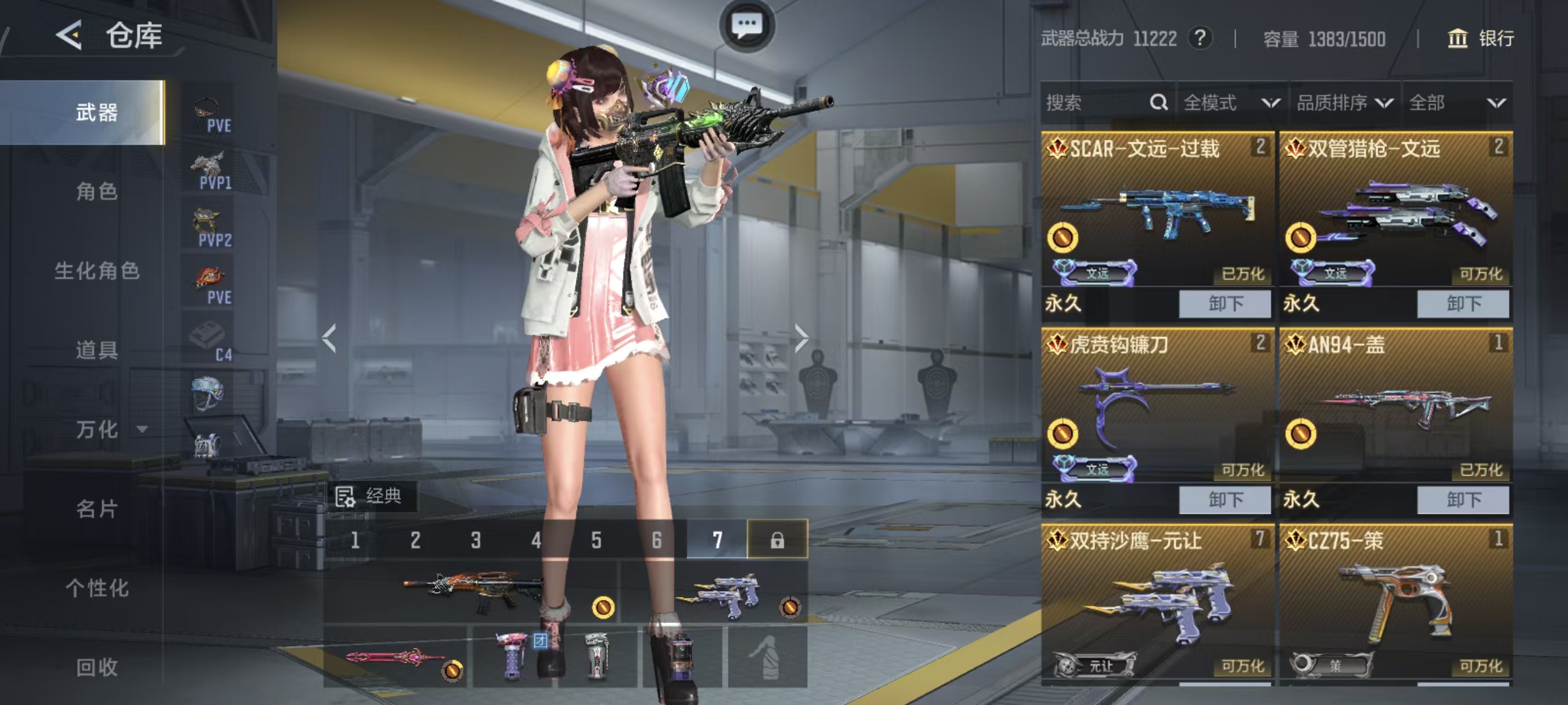Go back from the 仓库 screen
The image size is (1568, 705).
coord(69,35)
